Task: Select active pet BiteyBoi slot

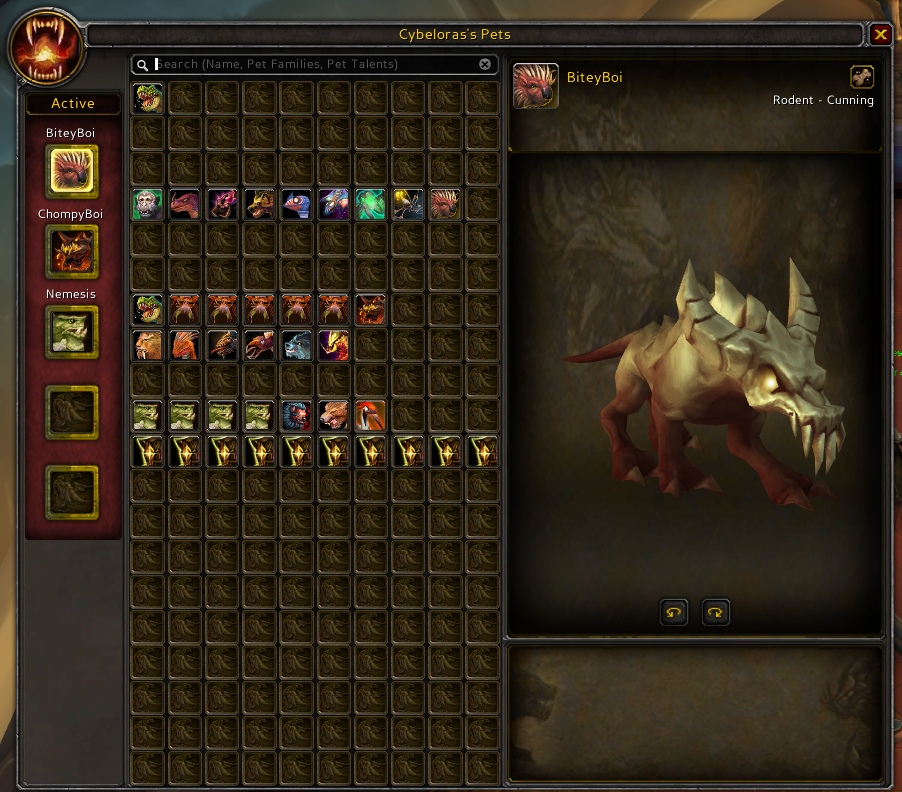Action: click(x=72, y=171)
